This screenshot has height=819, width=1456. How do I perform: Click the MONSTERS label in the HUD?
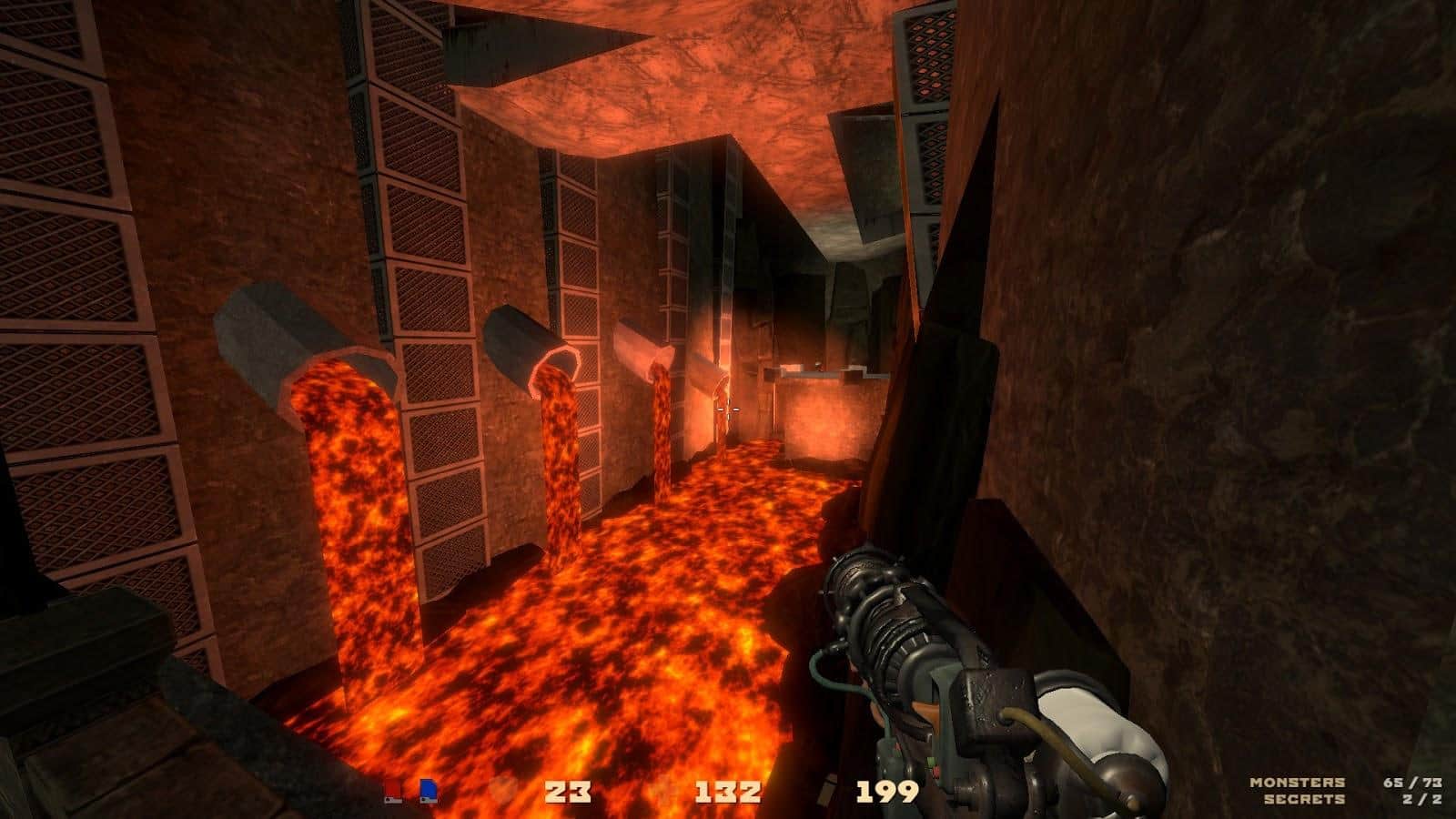pyautogui.click(x=1299, y=780)
